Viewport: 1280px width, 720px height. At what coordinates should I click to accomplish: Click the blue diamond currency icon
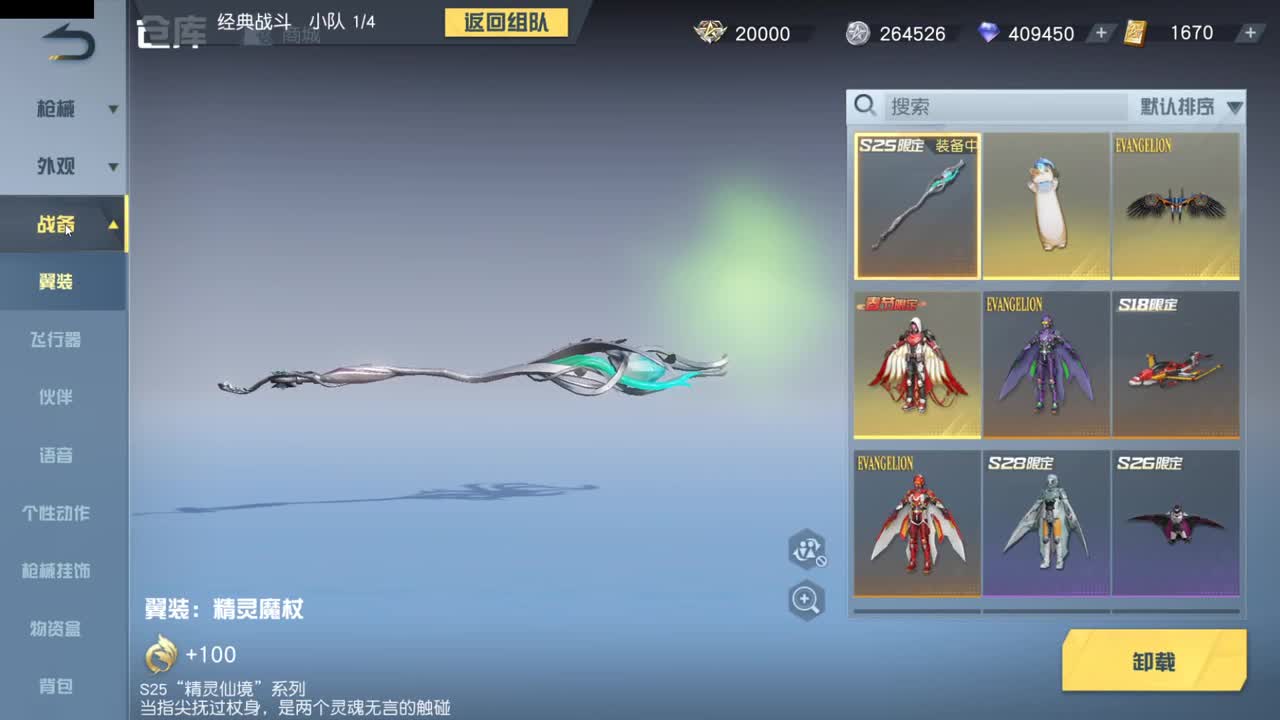pyautogui.click(x=990, y=33)
